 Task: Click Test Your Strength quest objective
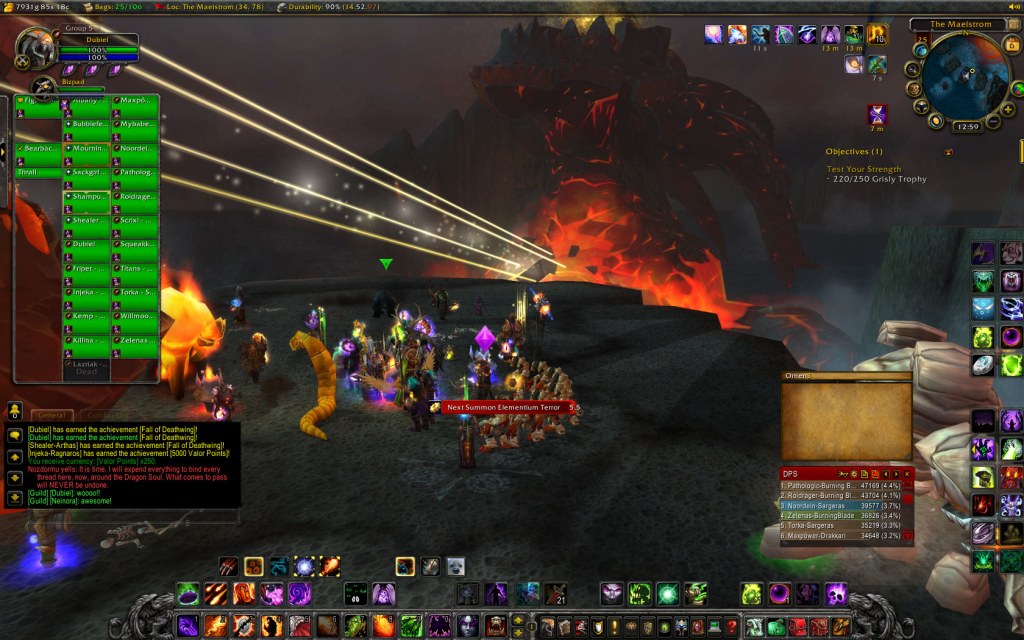(864, 169)
